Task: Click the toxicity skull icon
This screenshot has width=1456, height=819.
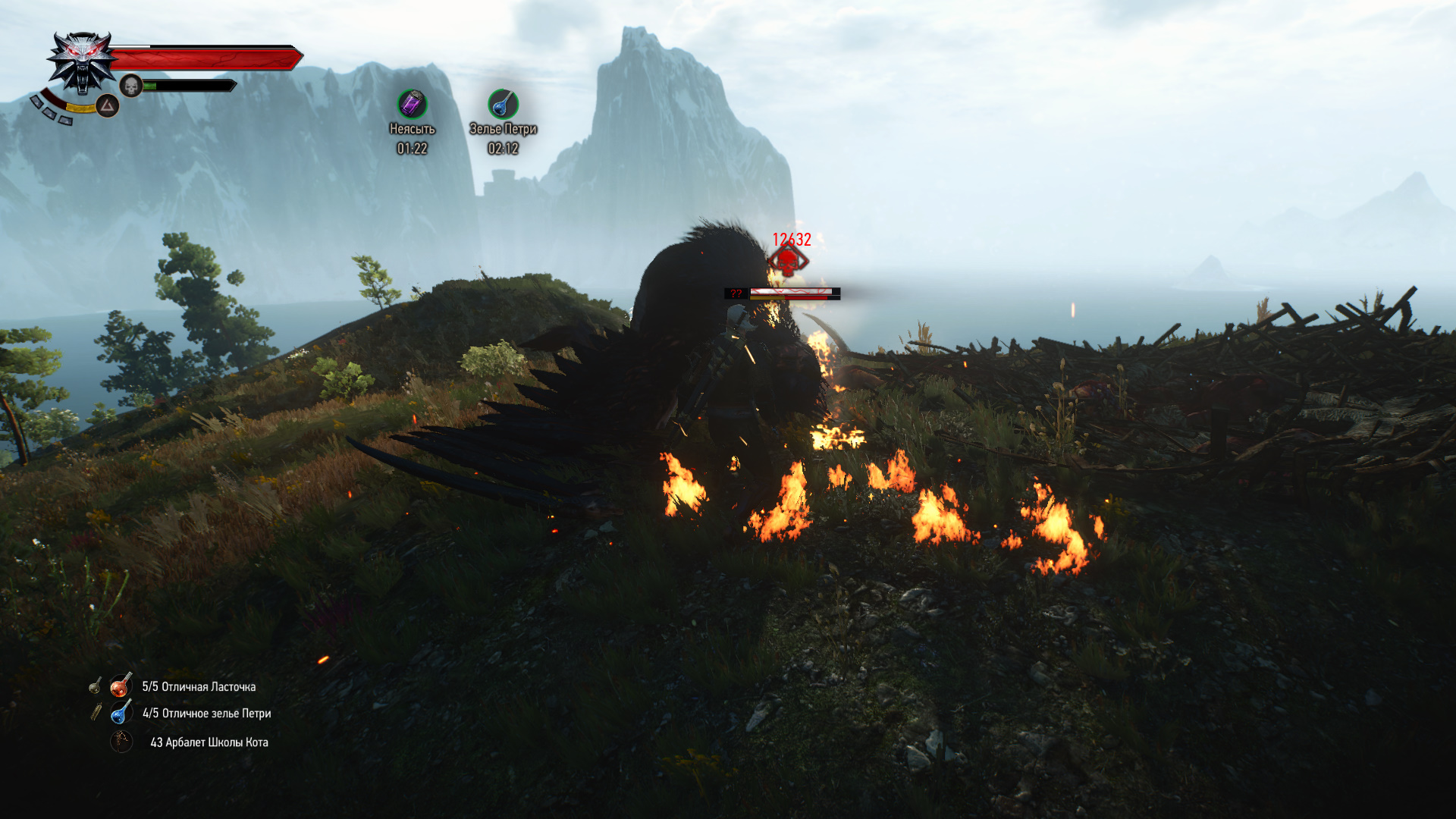Action: pos(131,86)
